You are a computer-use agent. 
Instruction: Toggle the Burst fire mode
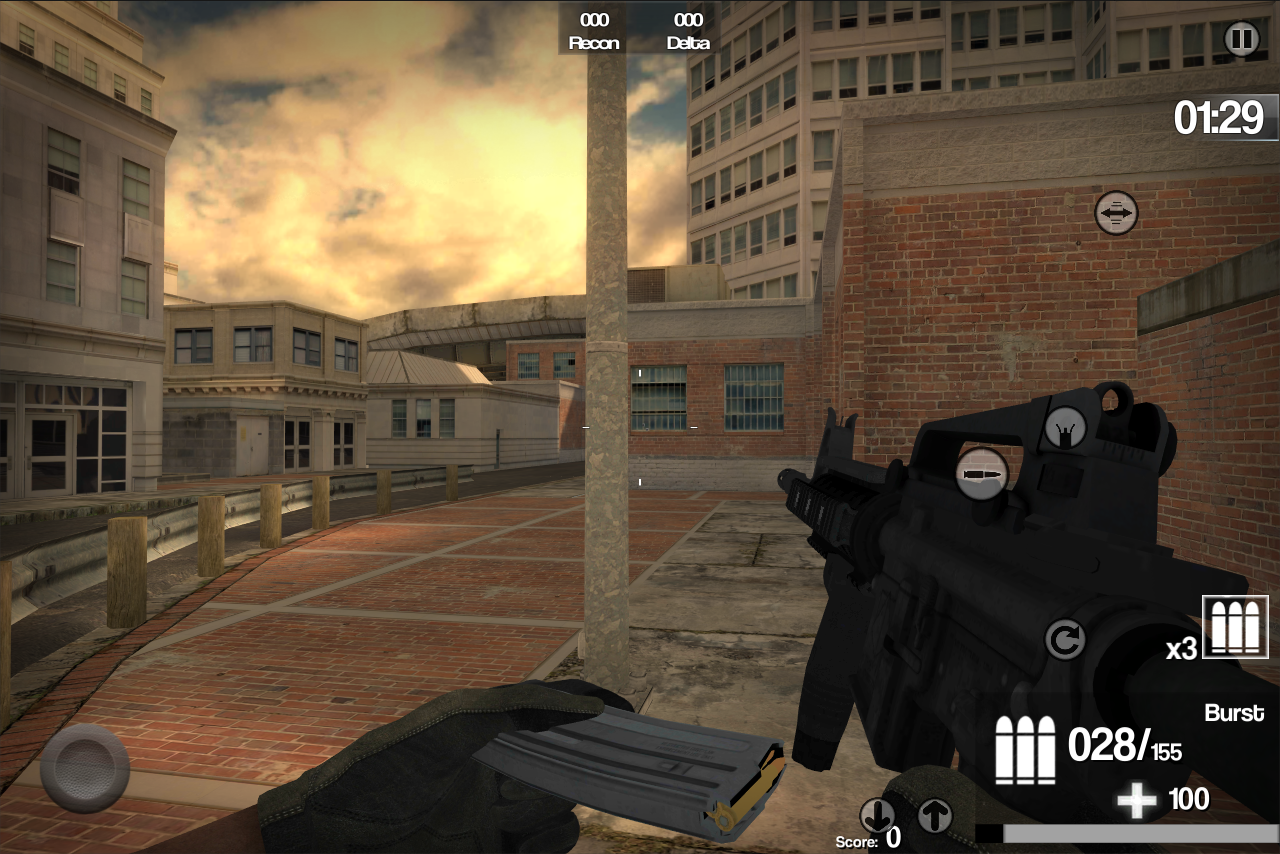pyautogui.click(x=1234, y=712)
